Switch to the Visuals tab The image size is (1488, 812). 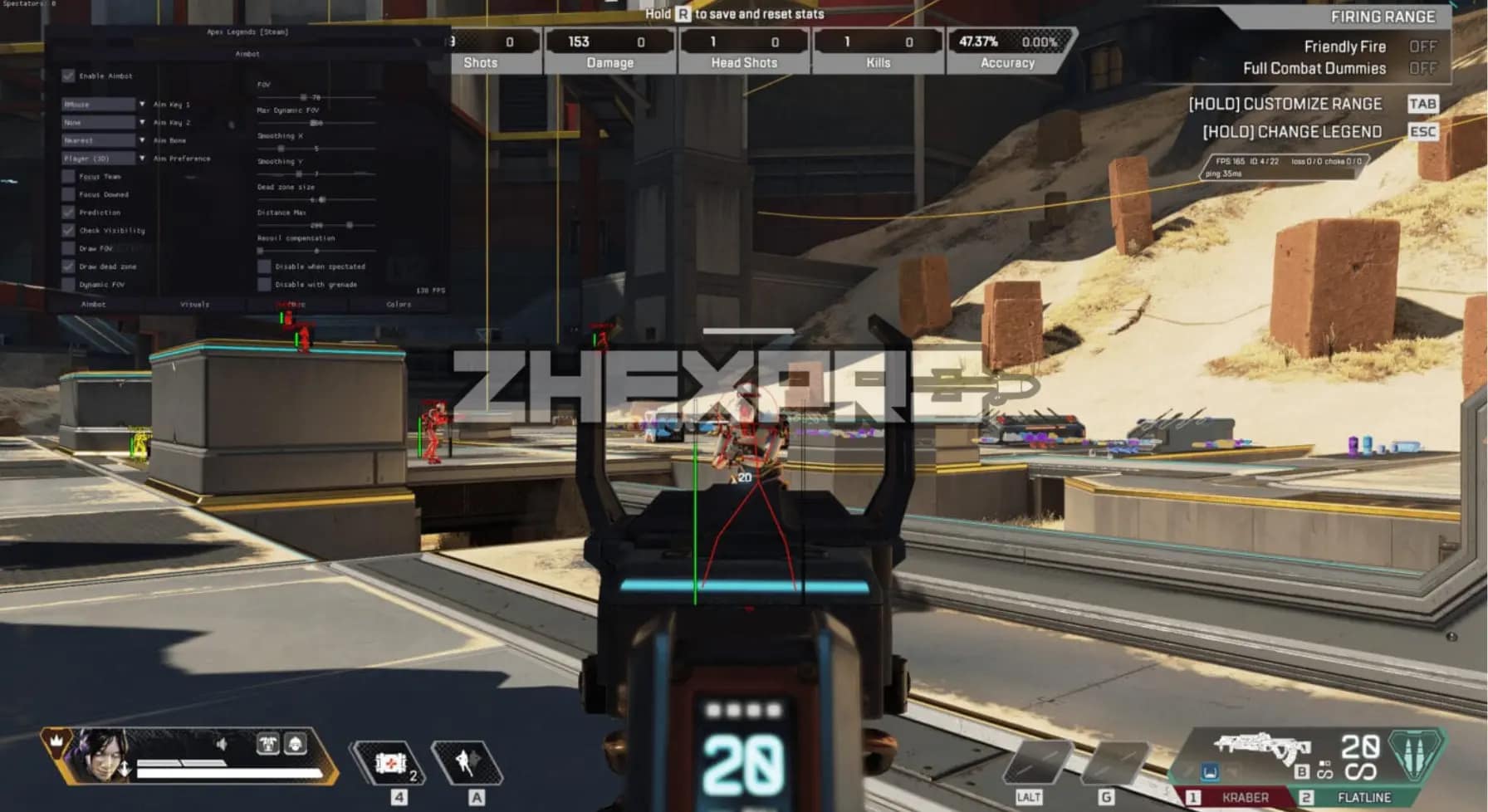[193, 304]
